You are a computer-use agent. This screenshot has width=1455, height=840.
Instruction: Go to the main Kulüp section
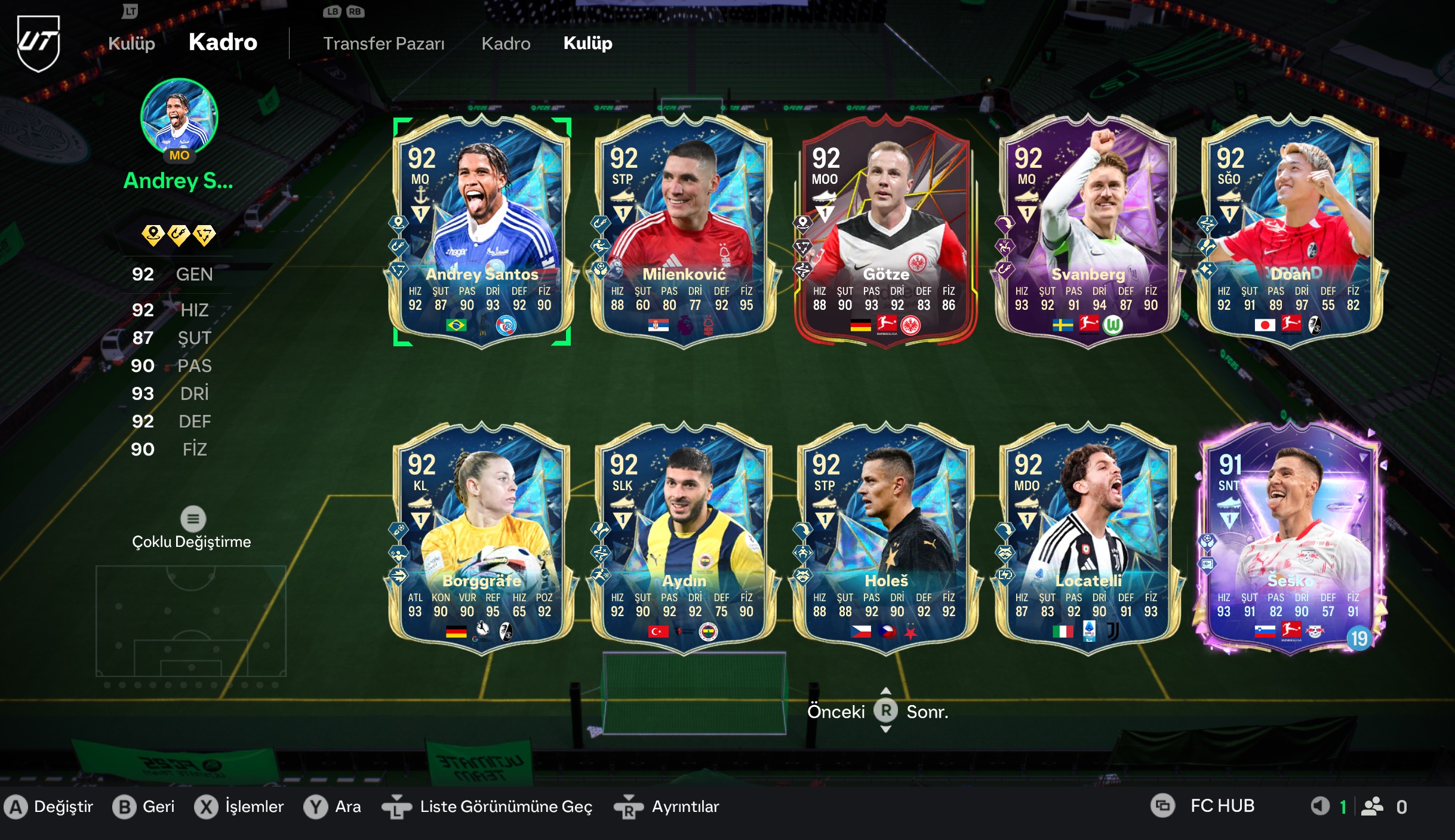(131, 44)
